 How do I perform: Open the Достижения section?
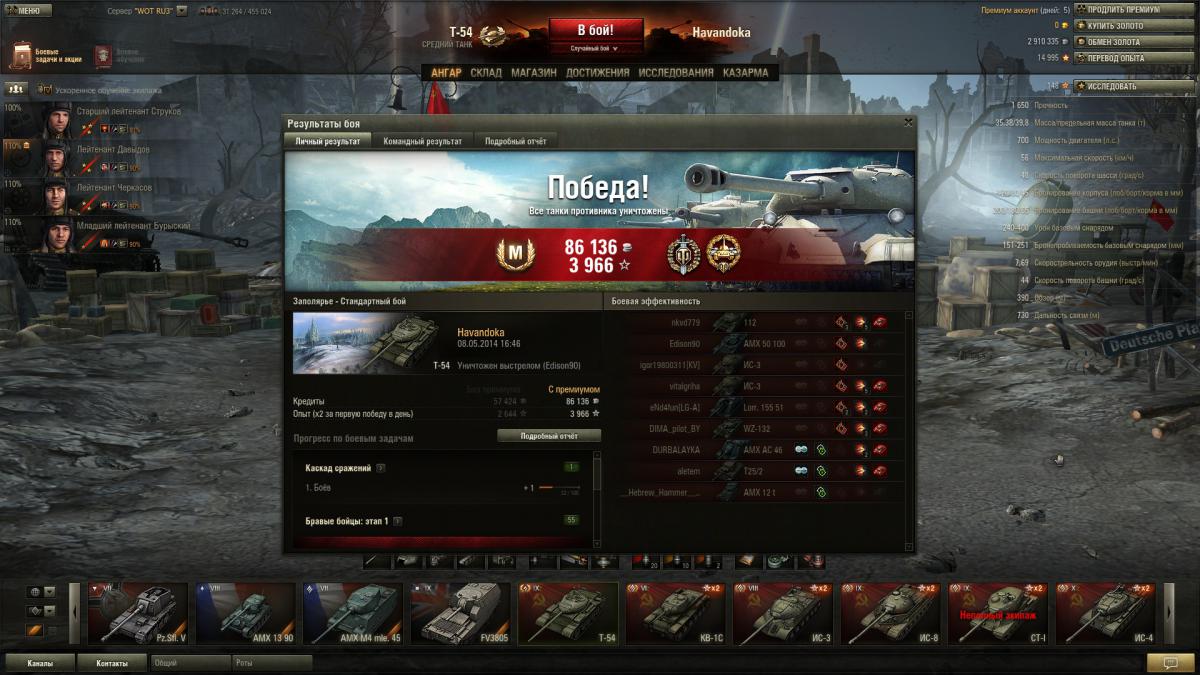pyautogui.click(x=597, y=73)
